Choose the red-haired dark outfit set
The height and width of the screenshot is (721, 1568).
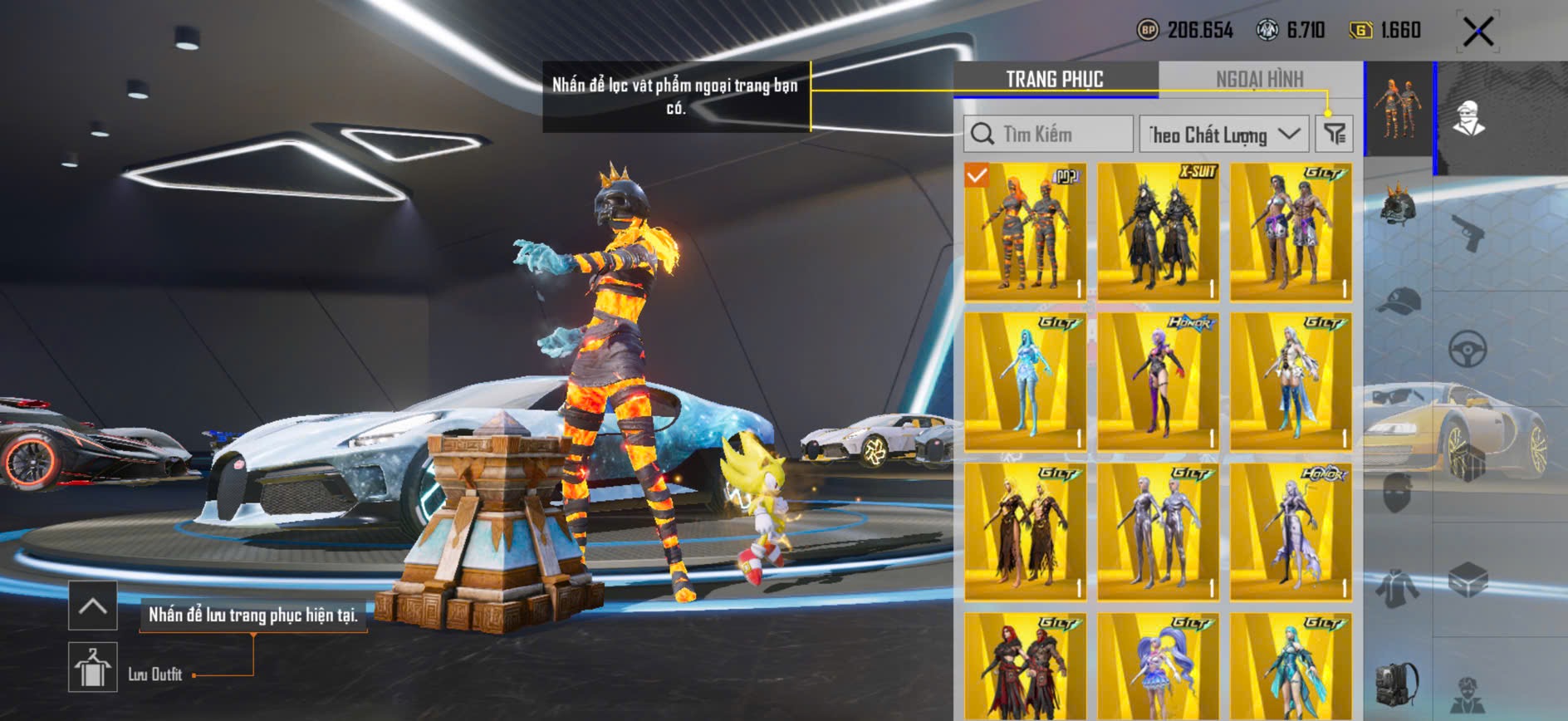point(1025,669)
